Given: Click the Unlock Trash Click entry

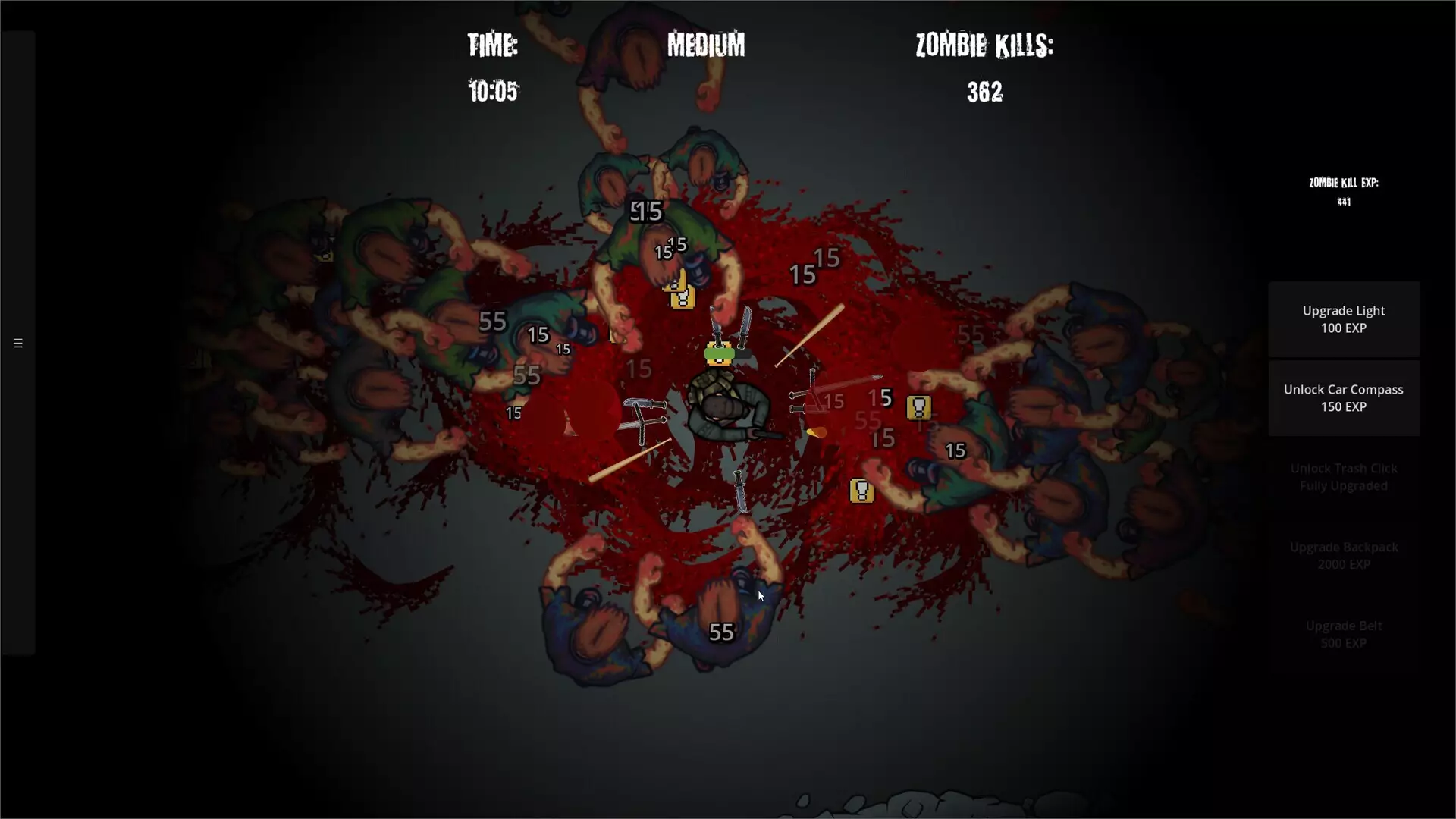Looking at the screenshot, I should pyautogui.click(x=1344, y=476).
